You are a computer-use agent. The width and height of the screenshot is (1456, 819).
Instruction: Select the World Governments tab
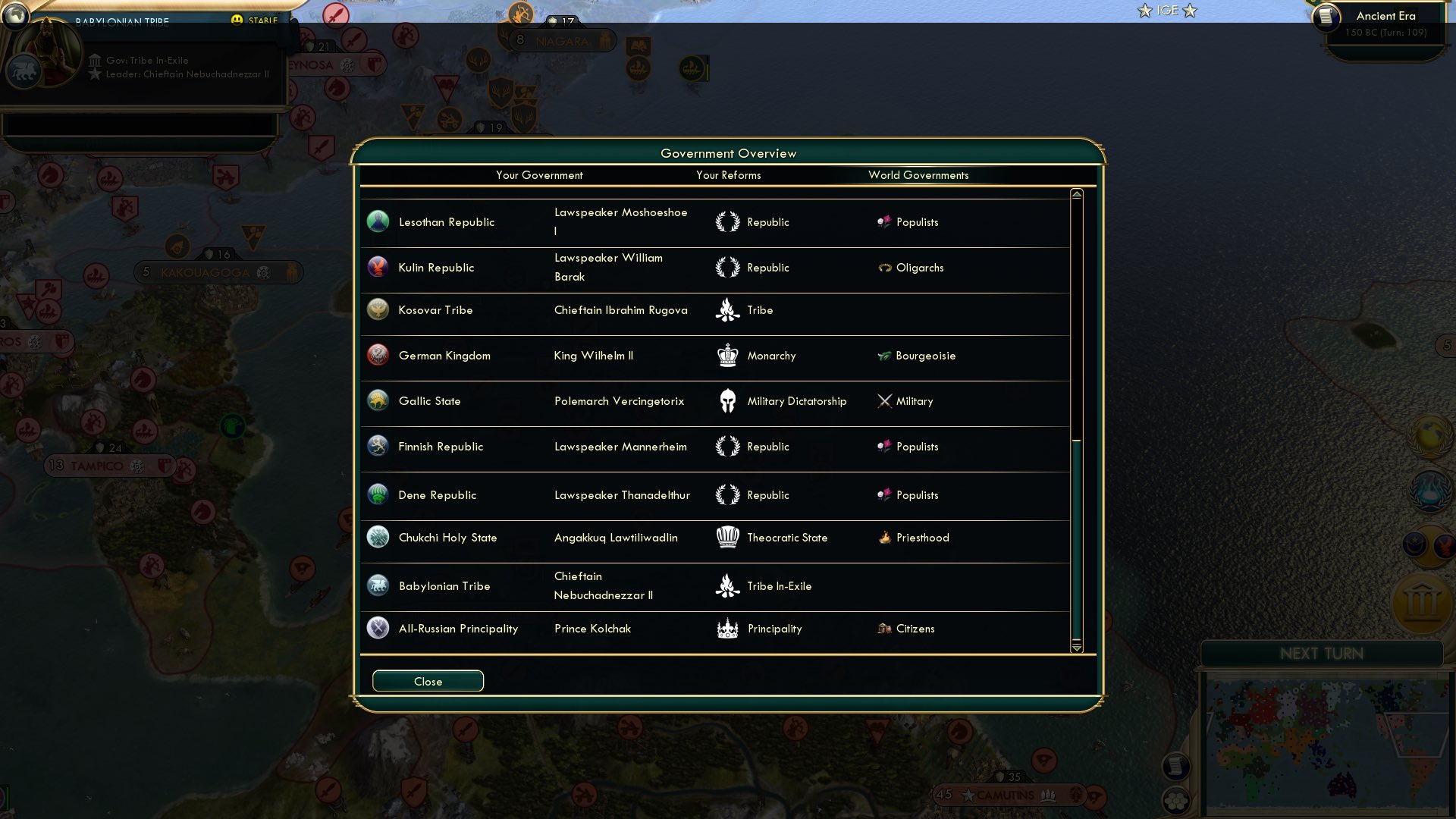coord(919,175)
